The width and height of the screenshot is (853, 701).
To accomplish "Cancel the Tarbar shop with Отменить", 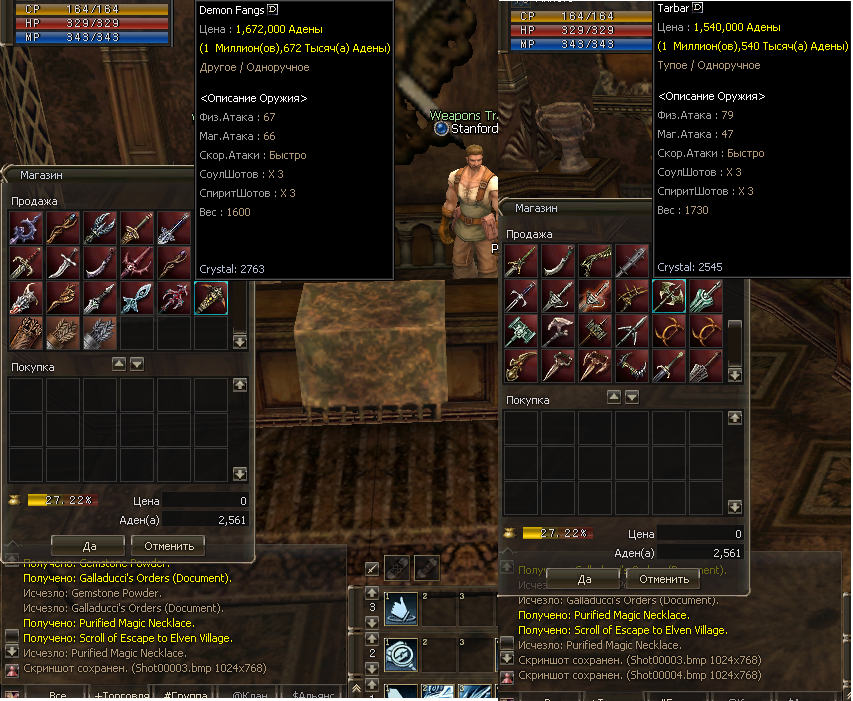I will pyautogui.click(x=664, y=579).
